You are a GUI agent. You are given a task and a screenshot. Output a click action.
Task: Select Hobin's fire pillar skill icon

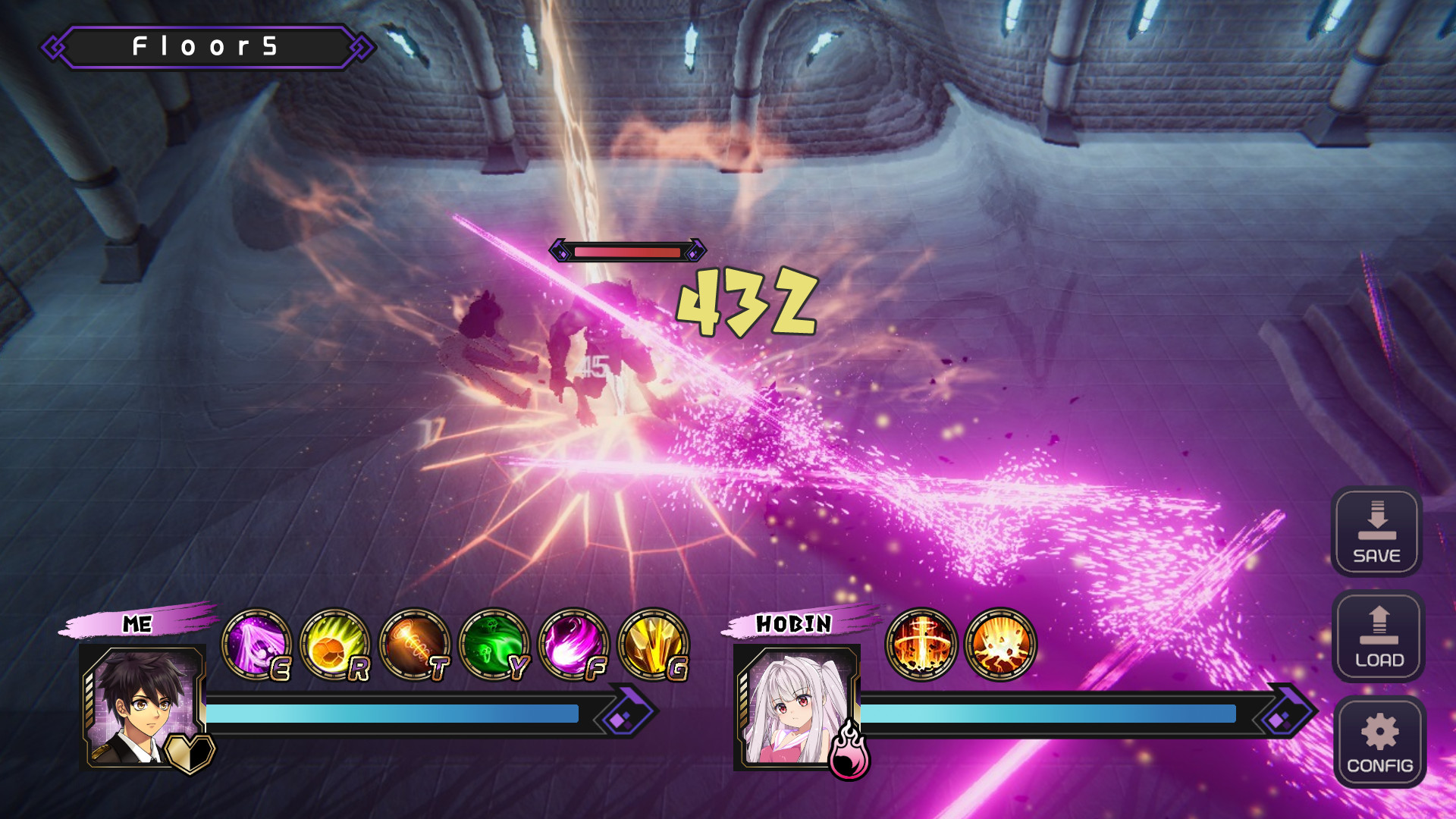tap(921, 645)
